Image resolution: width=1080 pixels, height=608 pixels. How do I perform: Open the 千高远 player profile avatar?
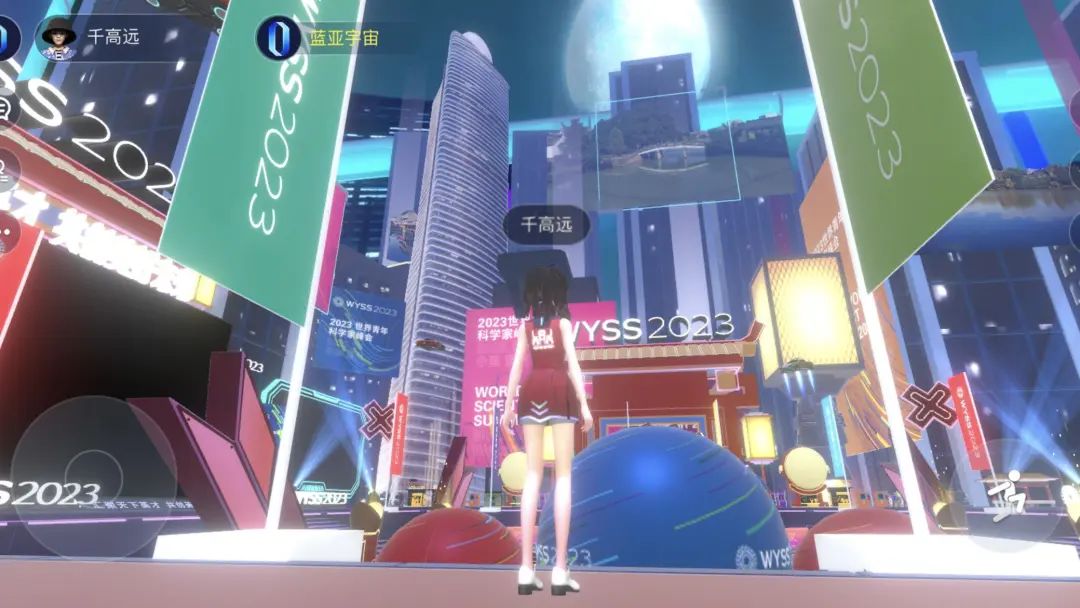58,37
